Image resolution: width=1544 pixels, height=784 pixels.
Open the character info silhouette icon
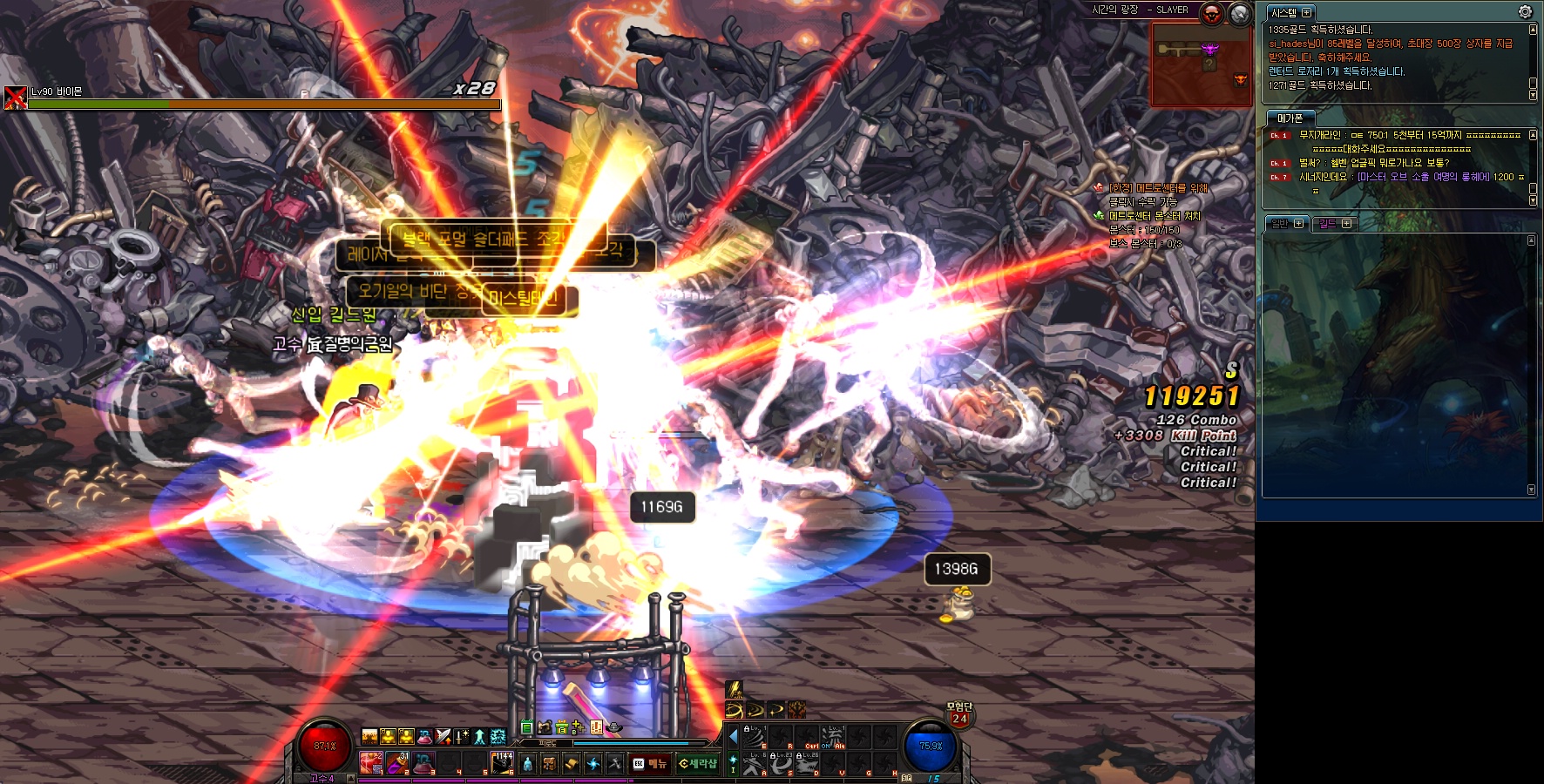coord(527,764)
